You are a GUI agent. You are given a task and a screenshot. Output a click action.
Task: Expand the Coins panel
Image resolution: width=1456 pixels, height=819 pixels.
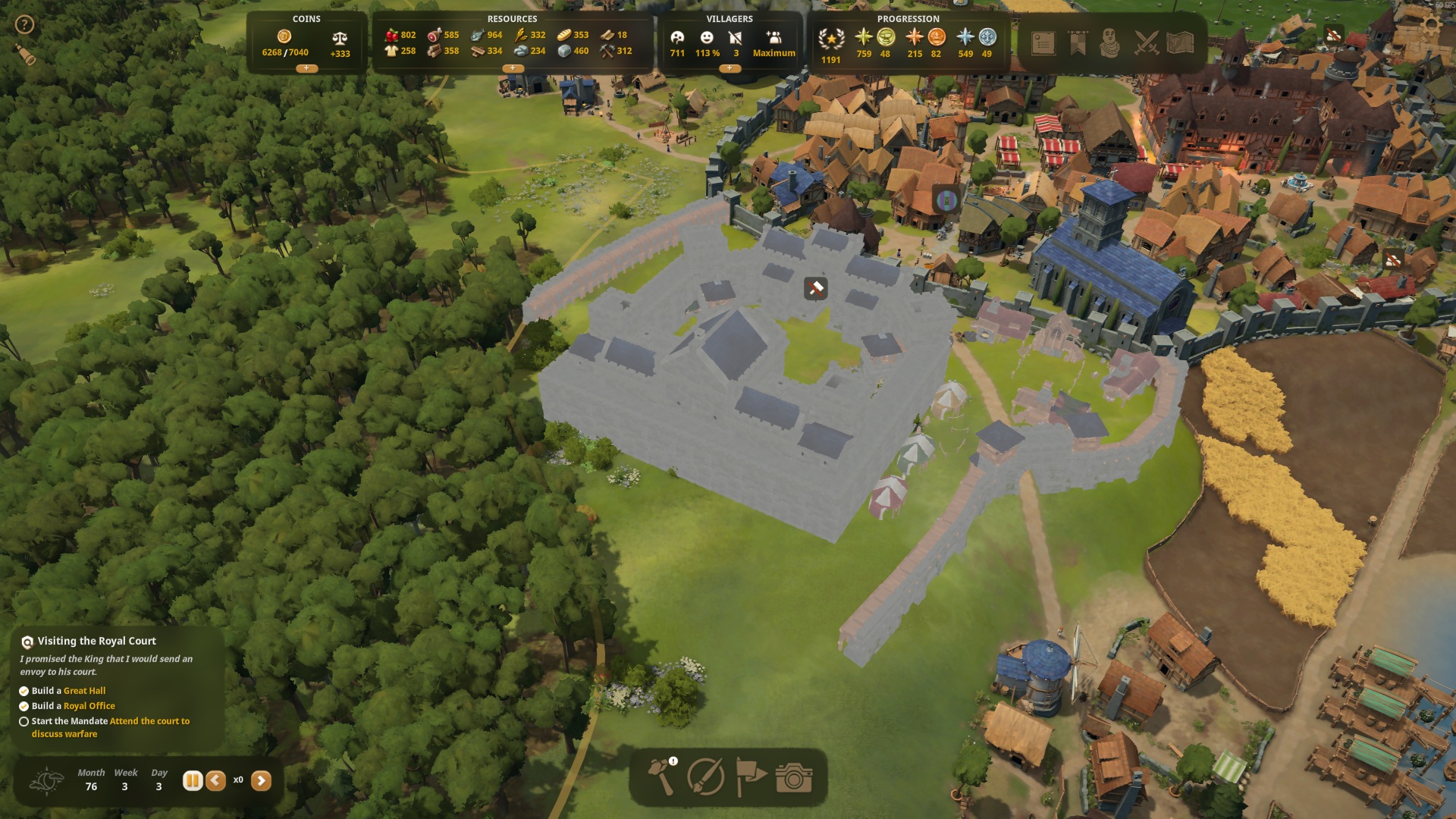tap(306, 68)
